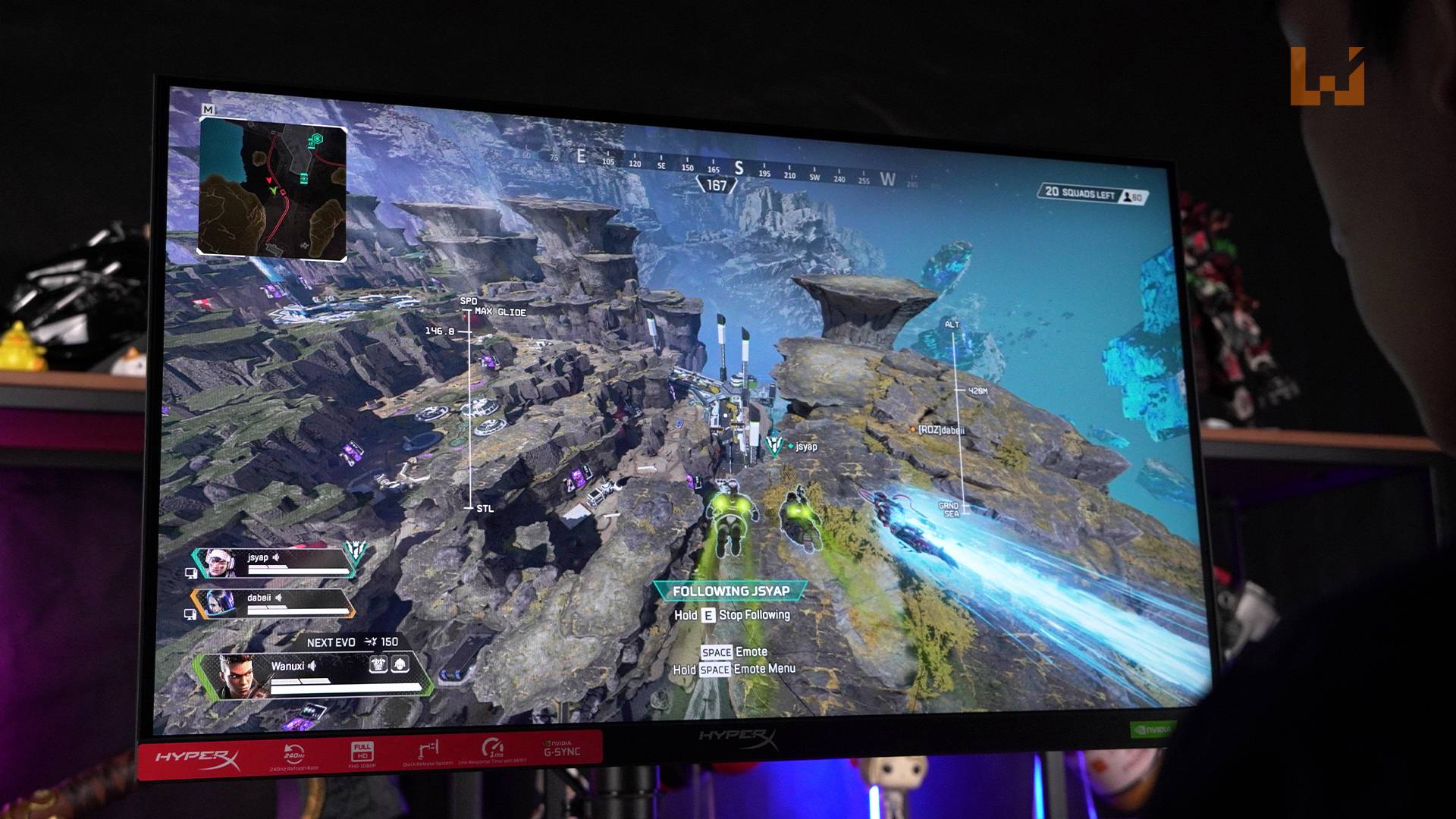Click the jumpmaster crown icon beside jsyap

(354, 552)
